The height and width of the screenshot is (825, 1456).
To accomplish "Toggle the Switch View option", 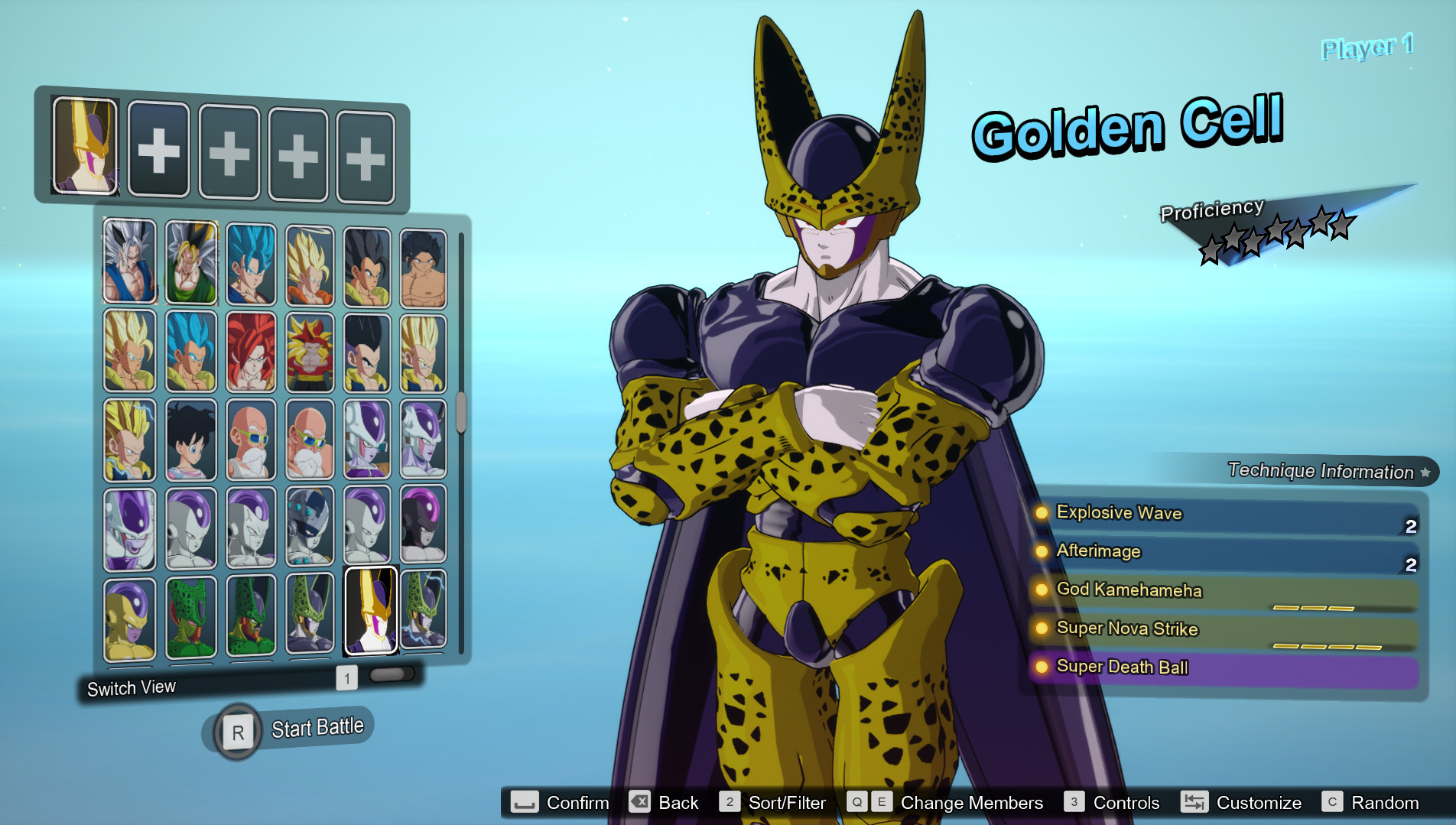I will pos(132,687).
